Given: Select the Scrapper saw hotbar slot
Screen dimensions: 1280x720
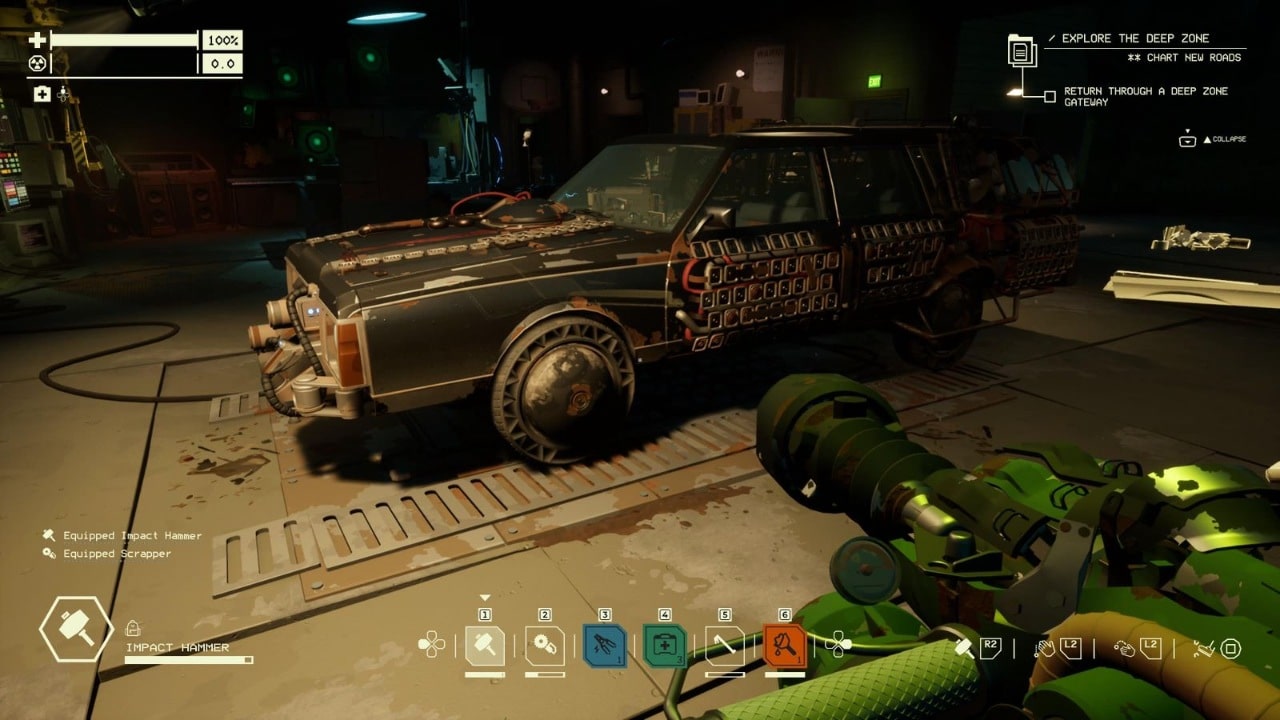Looking at the screenshot, I should (x=545, y=645).
